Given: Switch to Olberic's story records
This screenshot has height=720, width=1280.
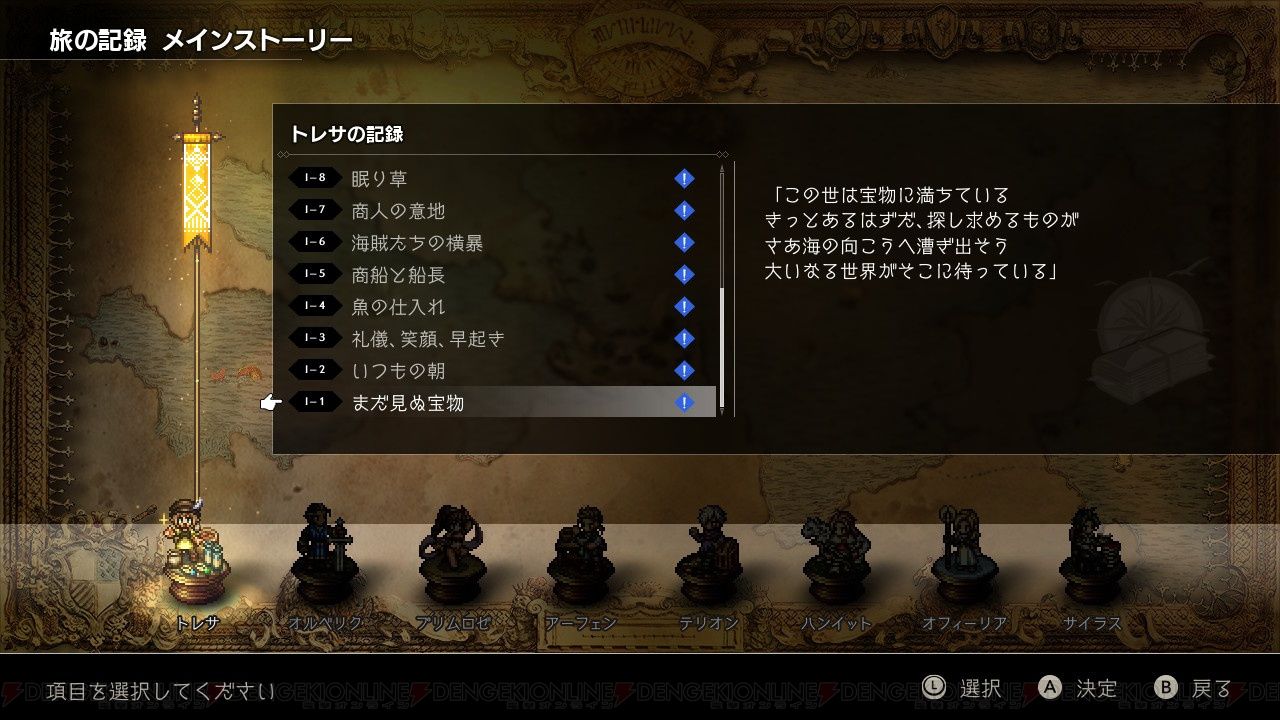Looking at the screenshot, I should click(x=324, y=555).
